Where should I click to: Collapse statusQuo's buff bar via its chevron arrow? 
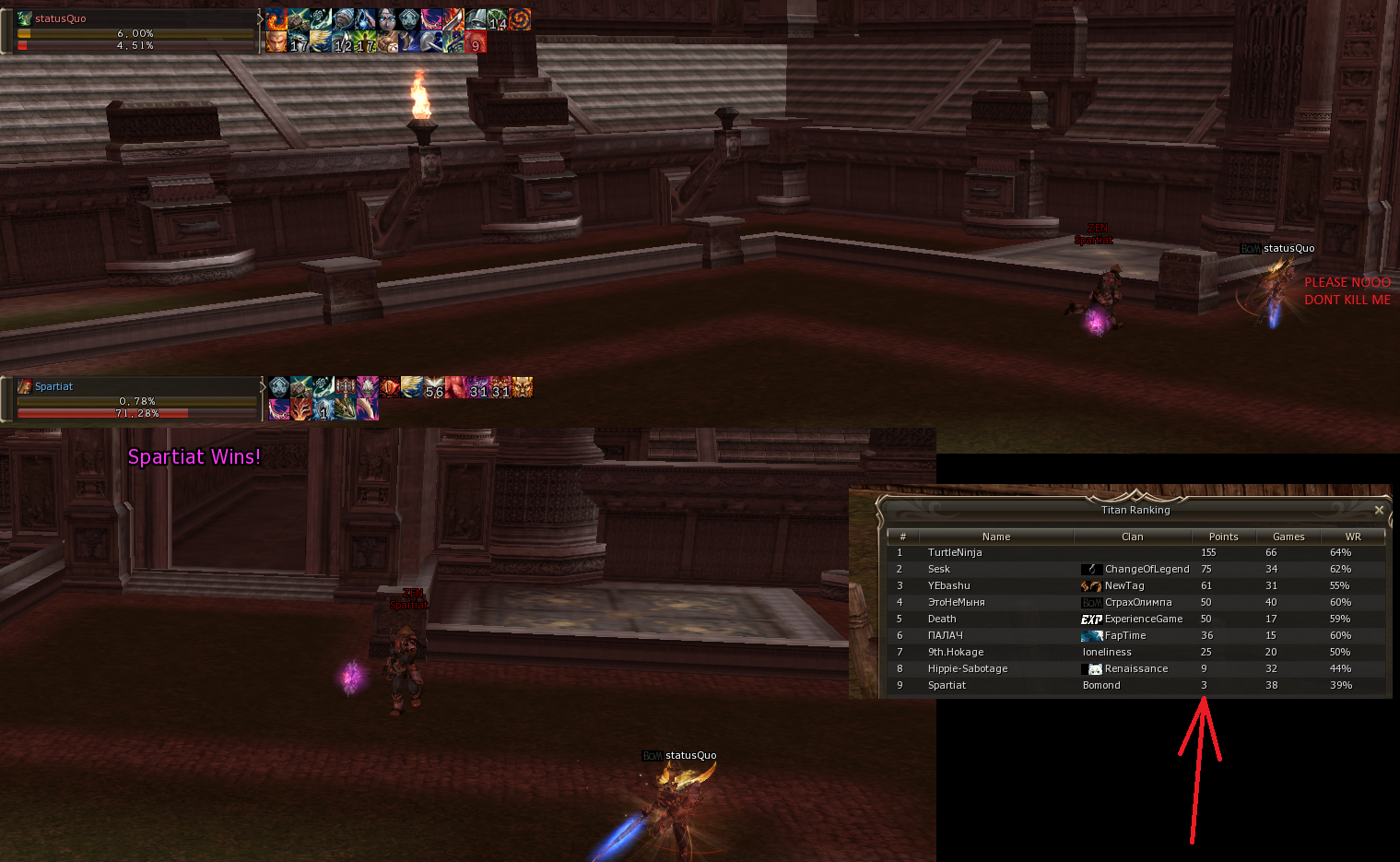click(262, 19)
